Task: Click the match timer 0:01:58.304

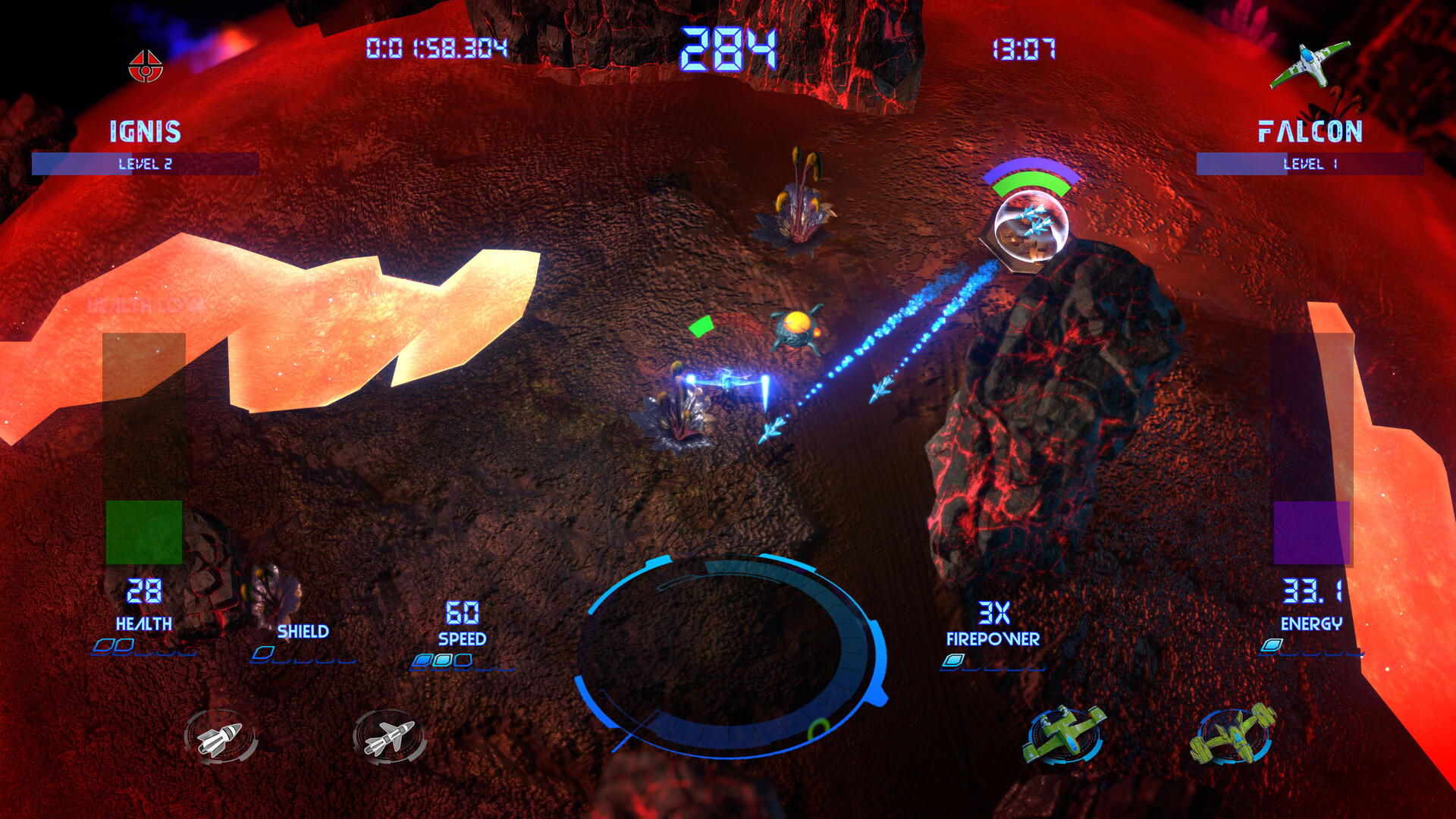Action: 437,47
